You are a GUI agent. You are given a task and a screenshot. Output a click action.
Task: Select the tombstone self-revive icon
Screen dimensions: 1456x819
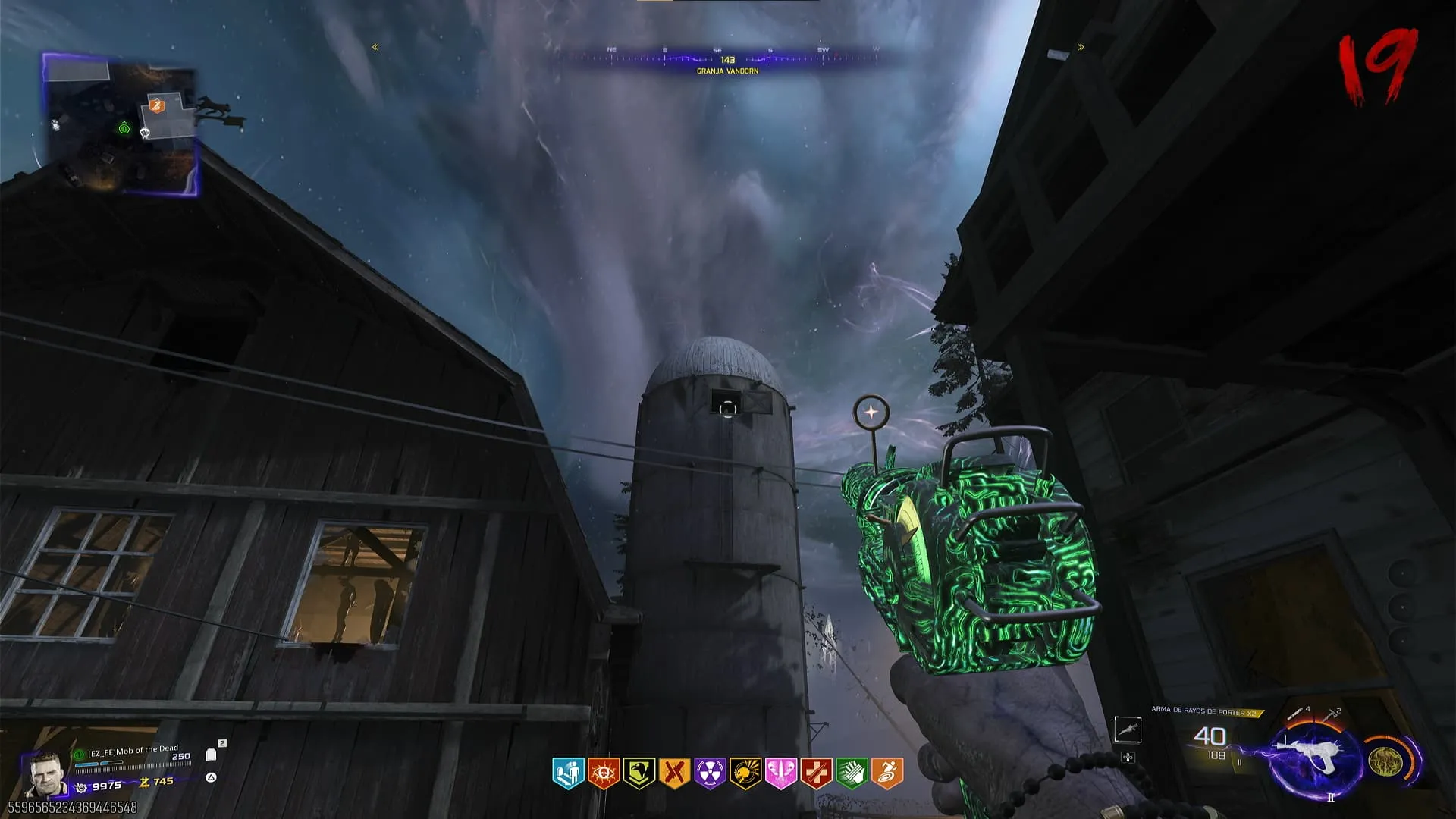(212, 755)
